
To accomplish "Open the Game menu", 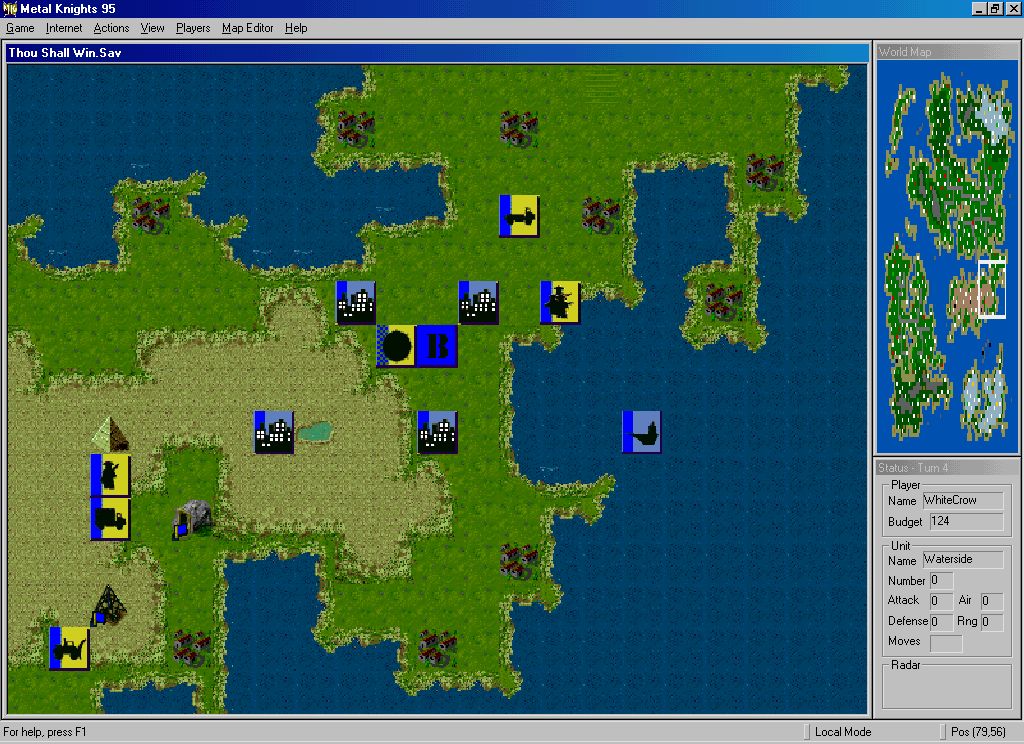I will coord(20,28).
